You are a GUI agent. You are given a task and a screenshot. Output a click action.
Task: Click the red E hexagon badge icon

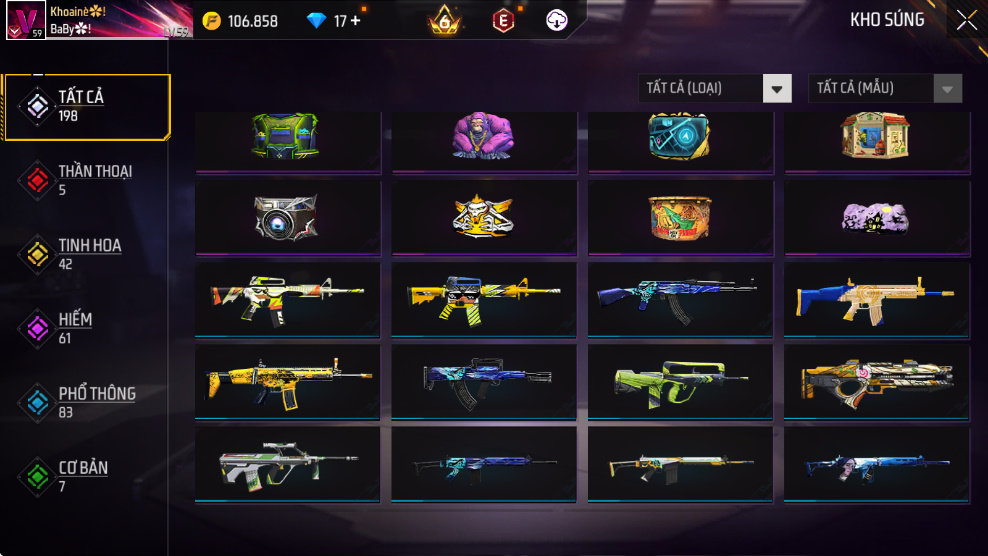pos(503,20)
